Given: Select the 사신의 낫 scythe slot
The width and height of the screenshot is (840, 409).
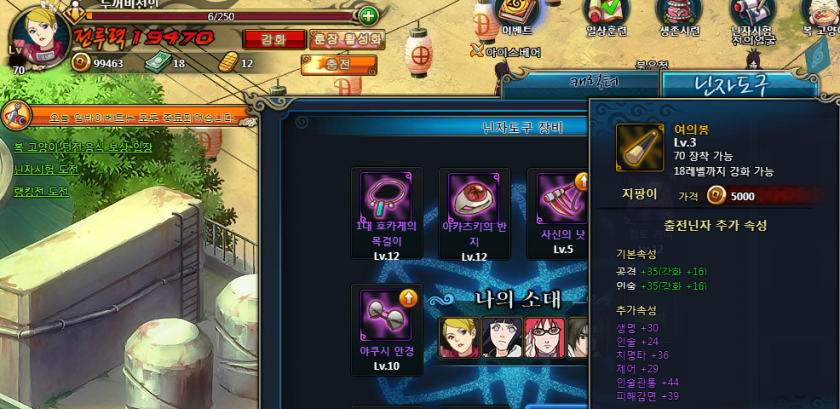Looking at the screenshot, I should point(560,198).
